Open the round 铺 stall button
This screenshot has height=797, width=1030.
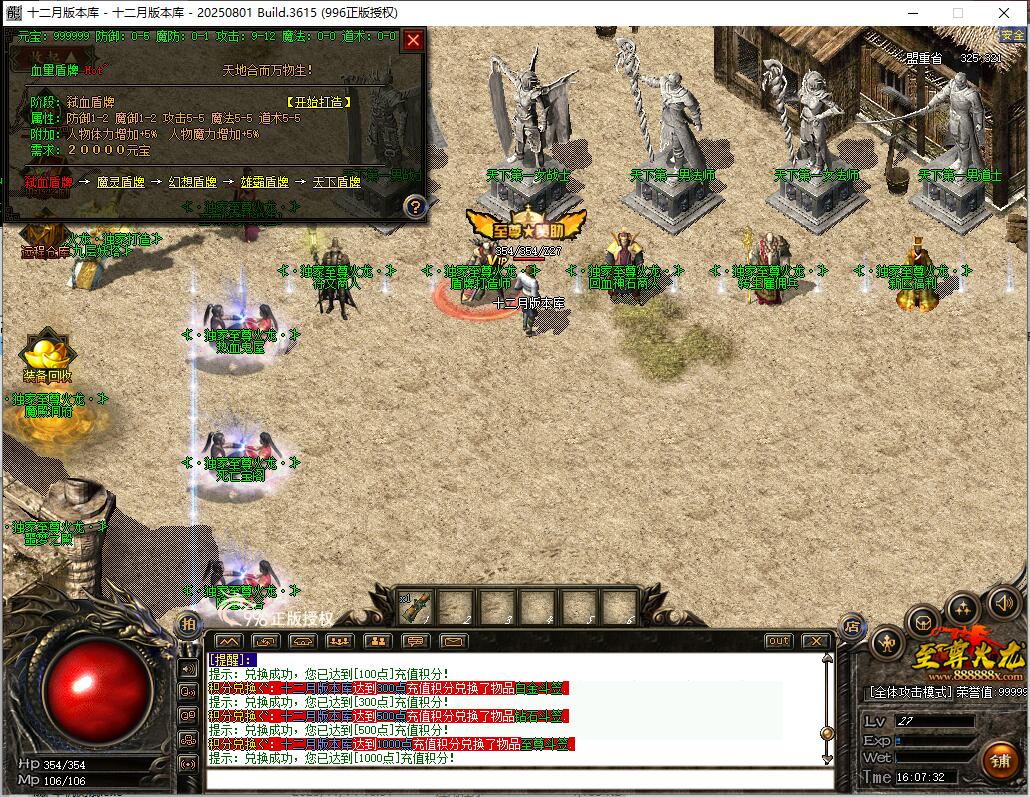pos(999,760)
